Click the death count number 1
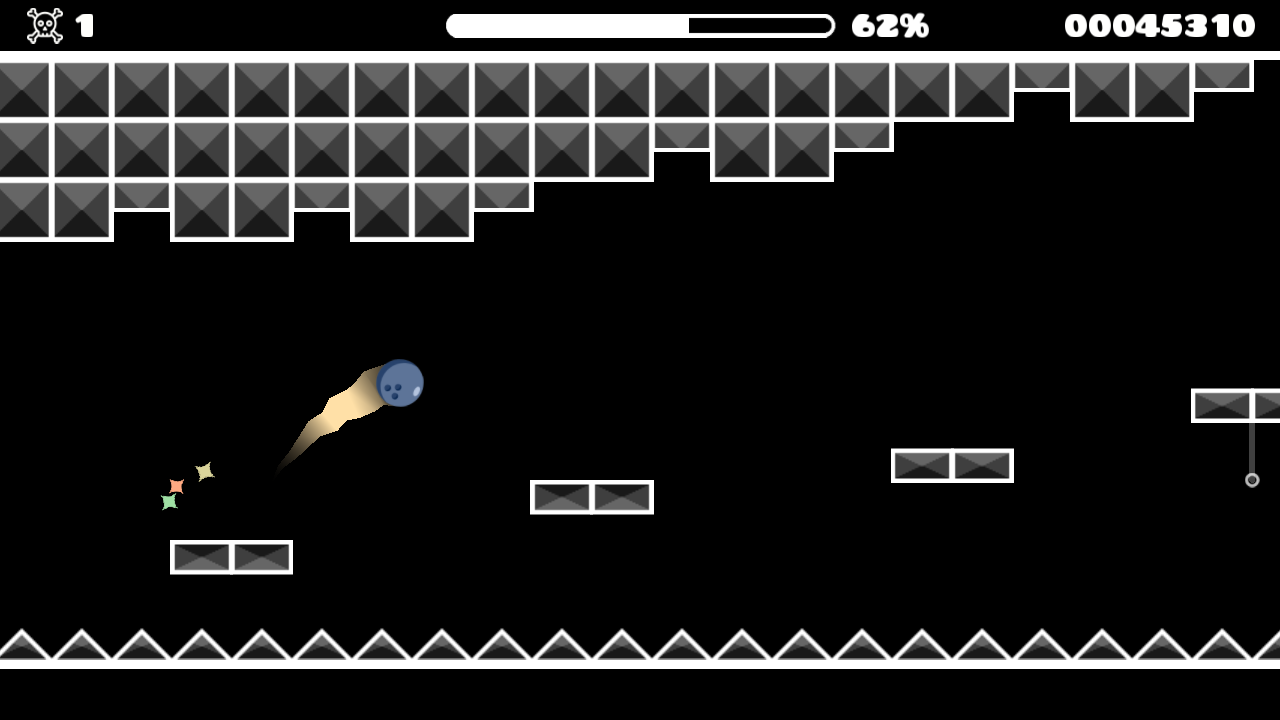Screen dimensions: 1280x720 pyautogui.click(x=83, y=24)
